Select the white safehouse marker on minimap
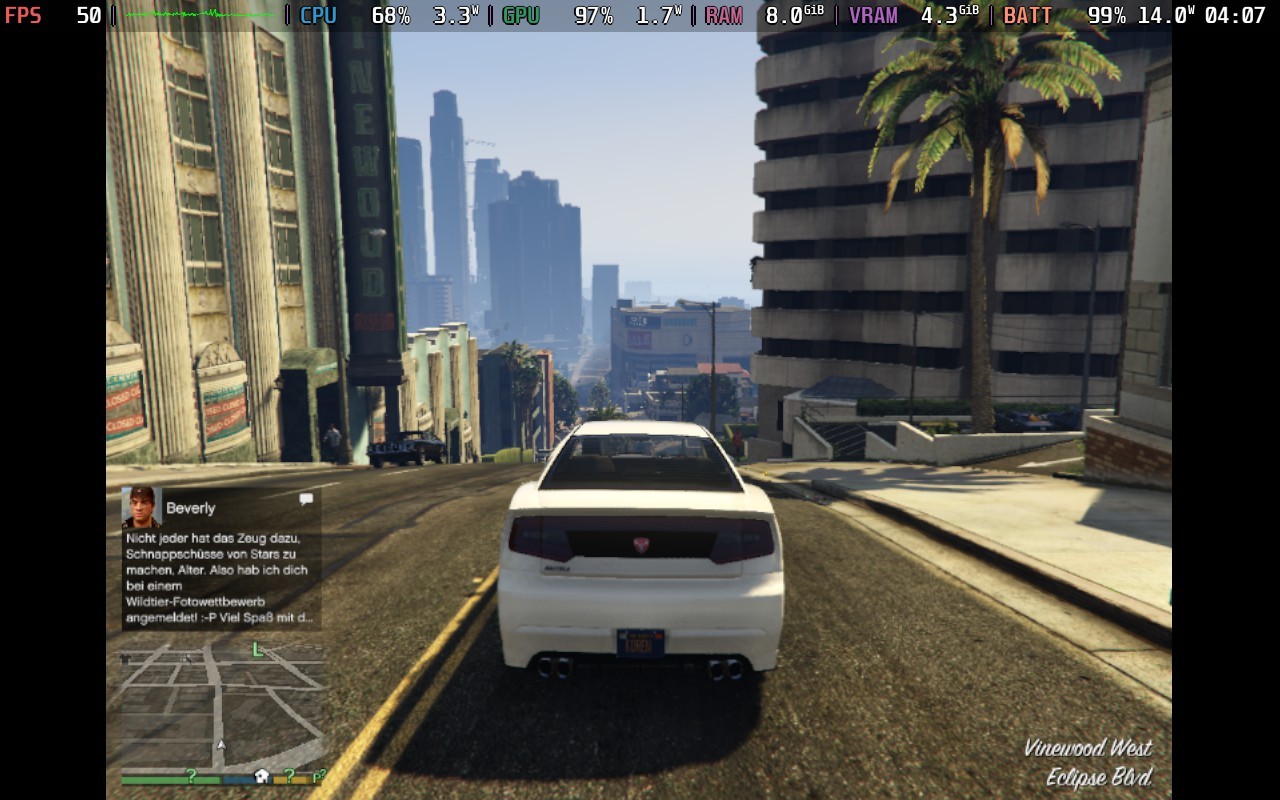Screen dimensions: 1280x800 (262, 776)
